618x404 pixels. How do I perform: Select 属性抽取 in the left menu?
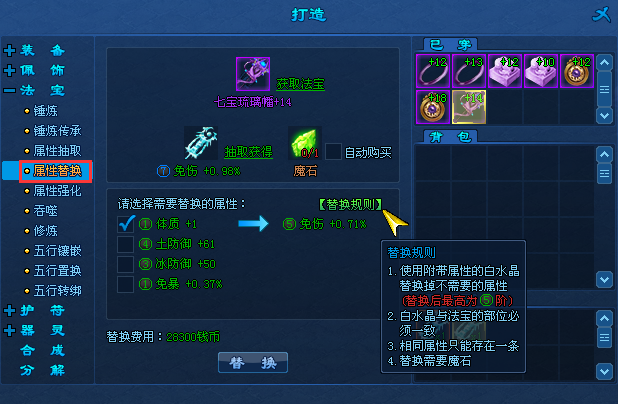click(57, 150)
